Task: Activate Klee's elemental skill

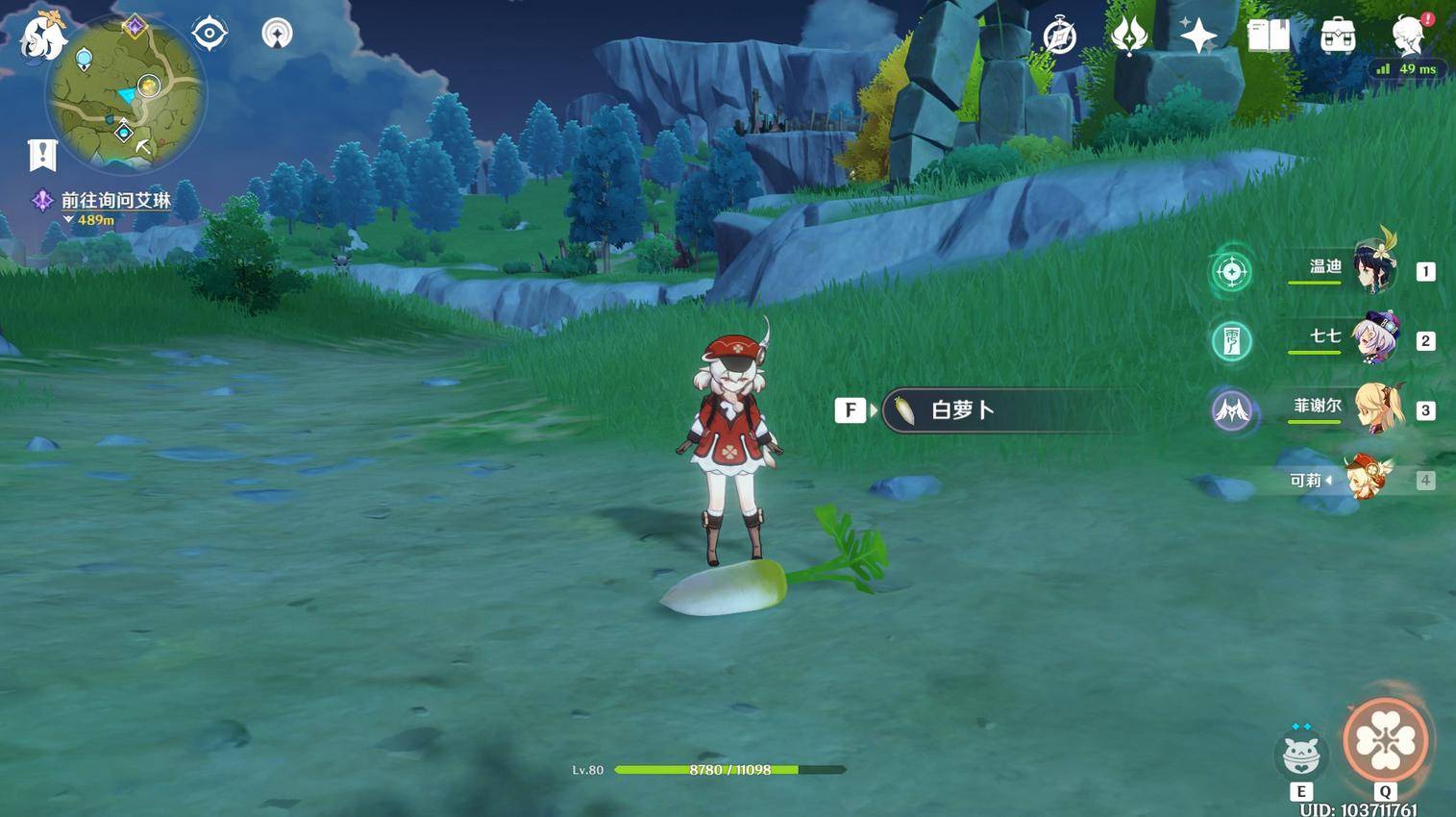Action: 1300,755
